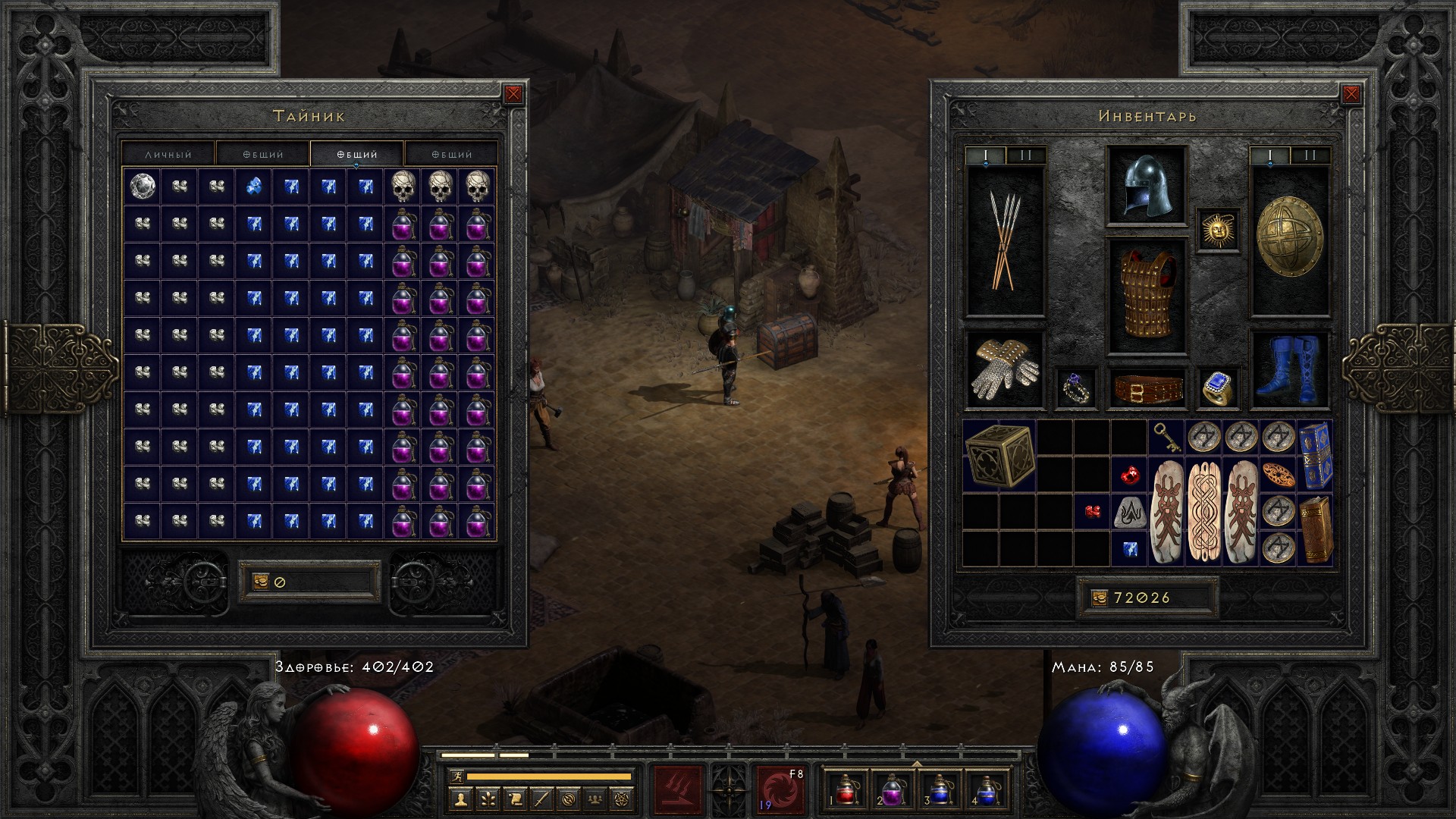
Task: Close the stash window
Action: [513, 94]
